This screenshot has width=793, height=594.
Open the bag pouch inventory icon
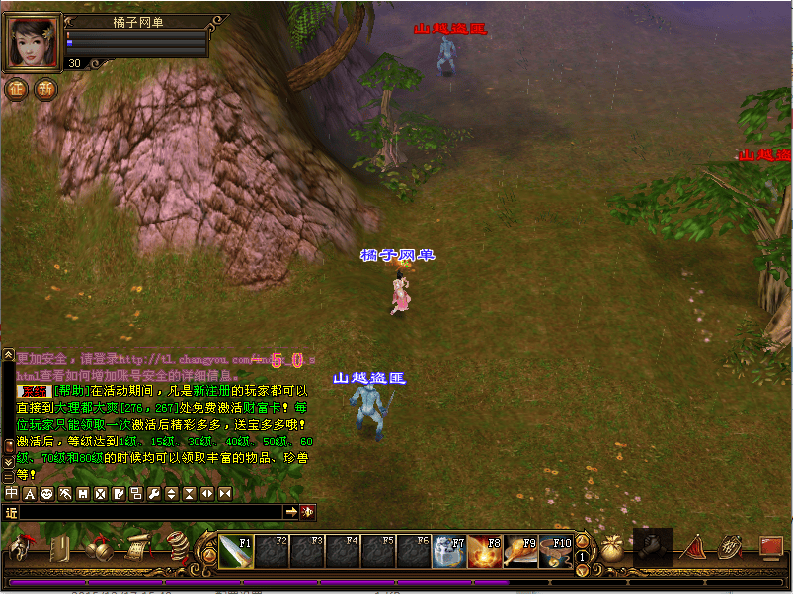pyautogui.click(x=611, y=548)
